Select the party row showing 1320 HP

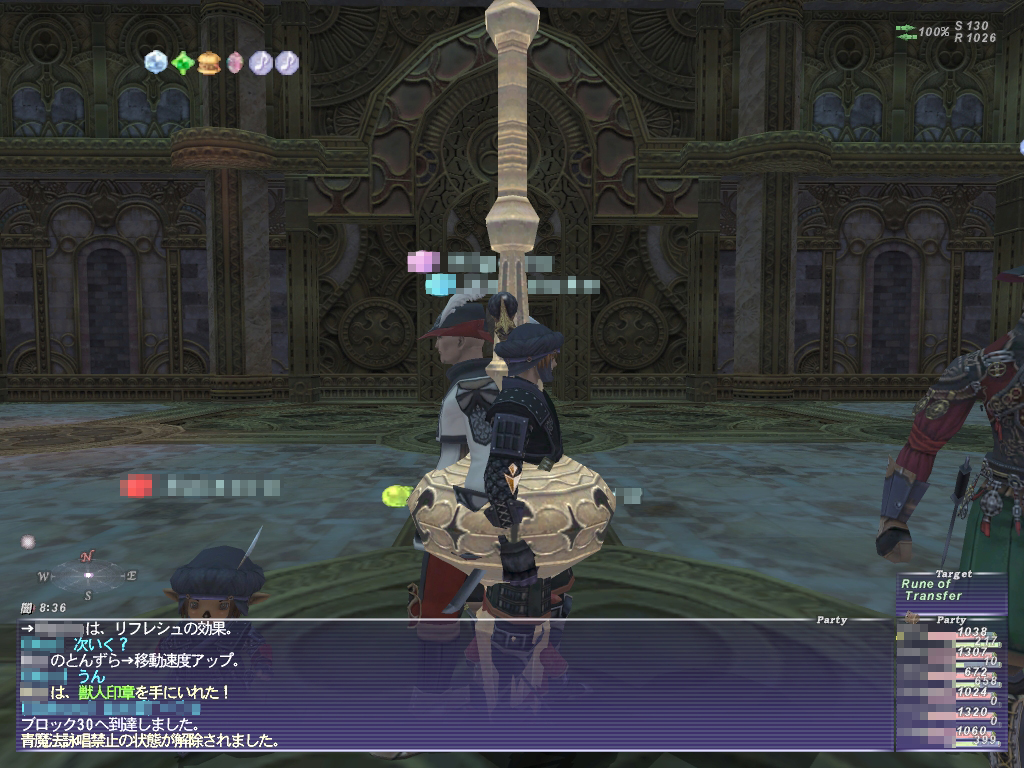coord(950,716)
